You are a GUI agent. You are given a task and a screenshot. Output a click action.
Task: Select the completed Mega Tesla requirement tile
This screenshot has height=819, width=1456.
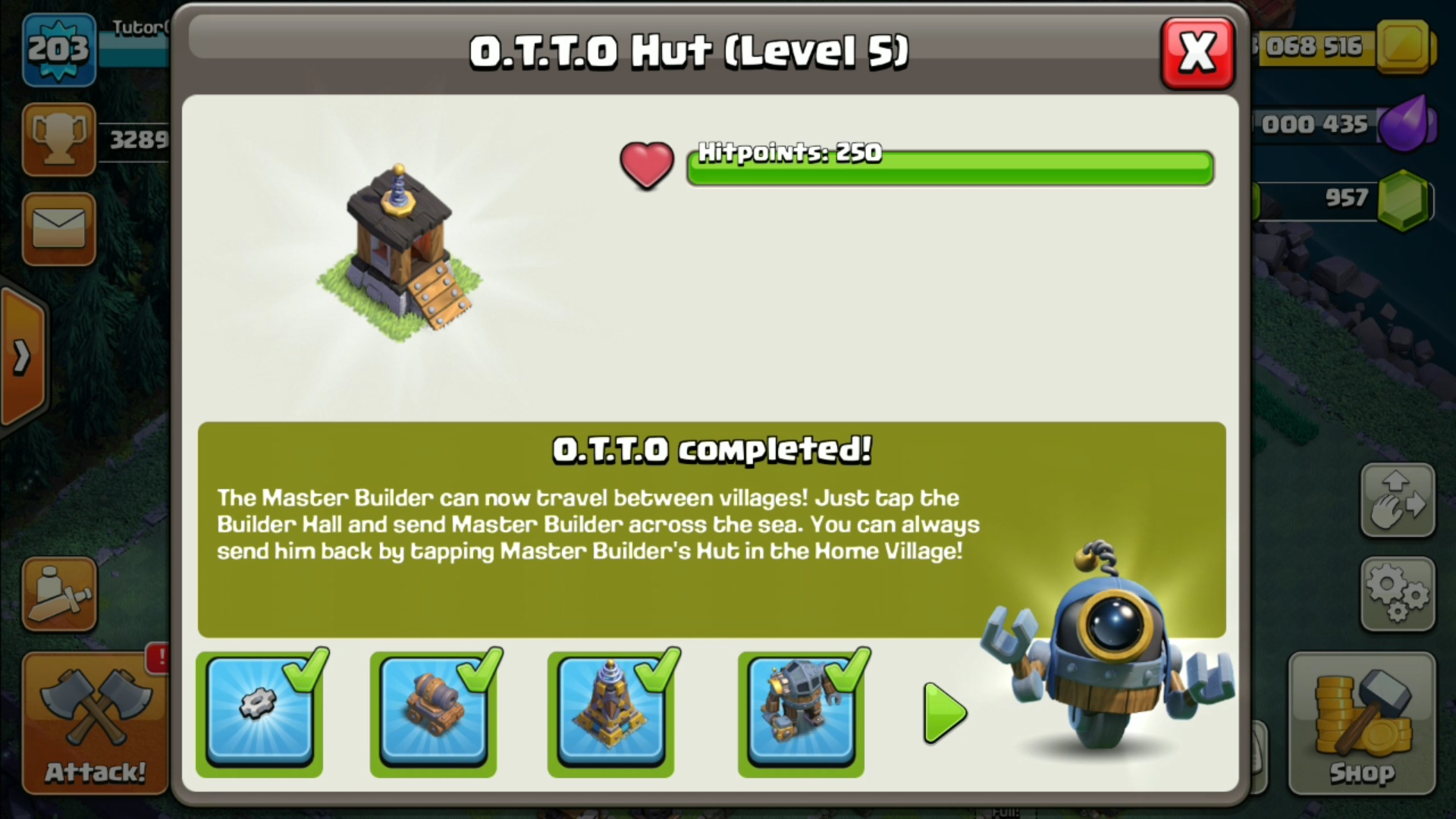(x=611, y=713)
